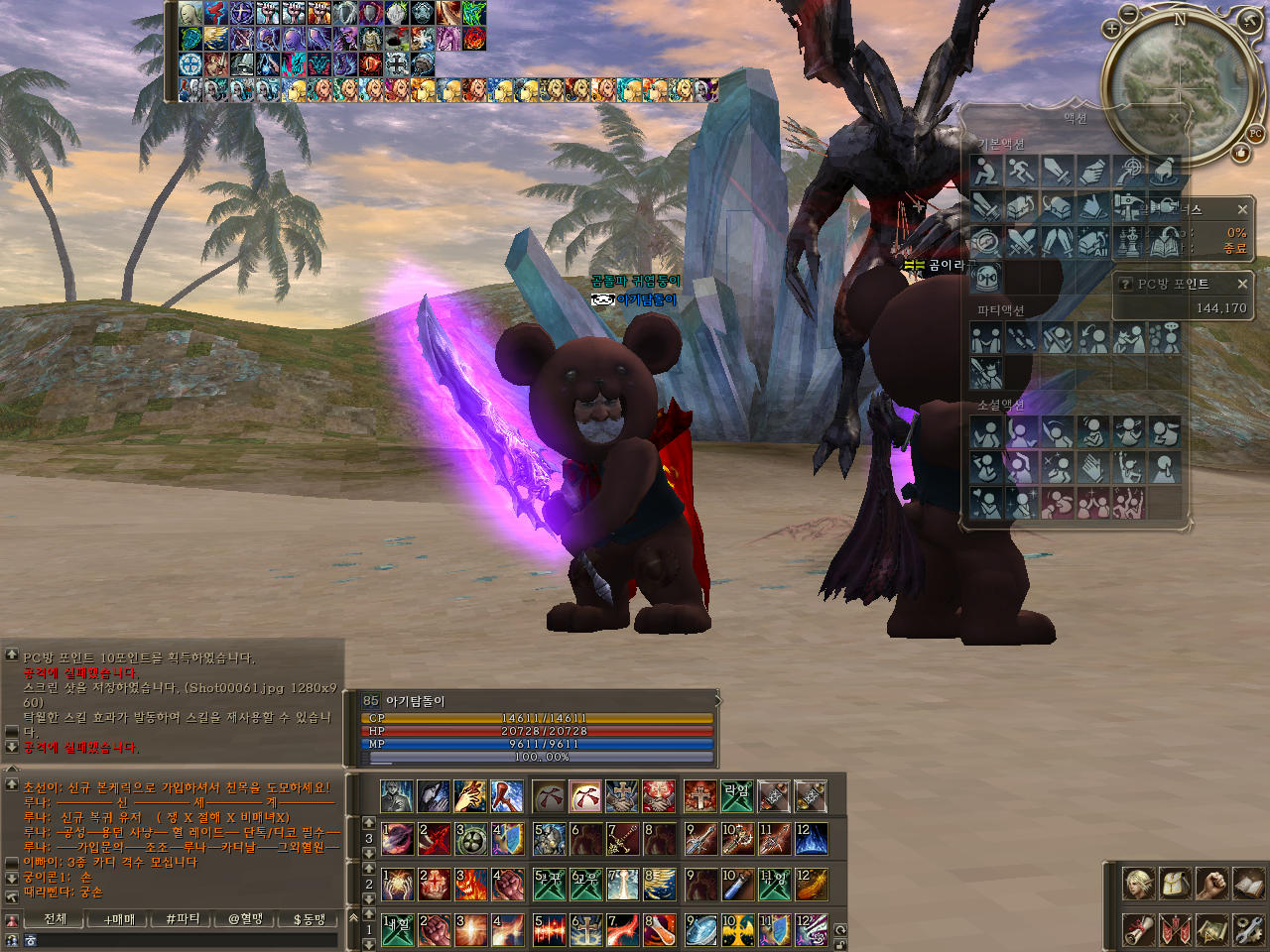Image resolution: width=1270 pixels, height=952 pixels.
Task: Open the inventory bag menu icon
Action: point(1175,884)
